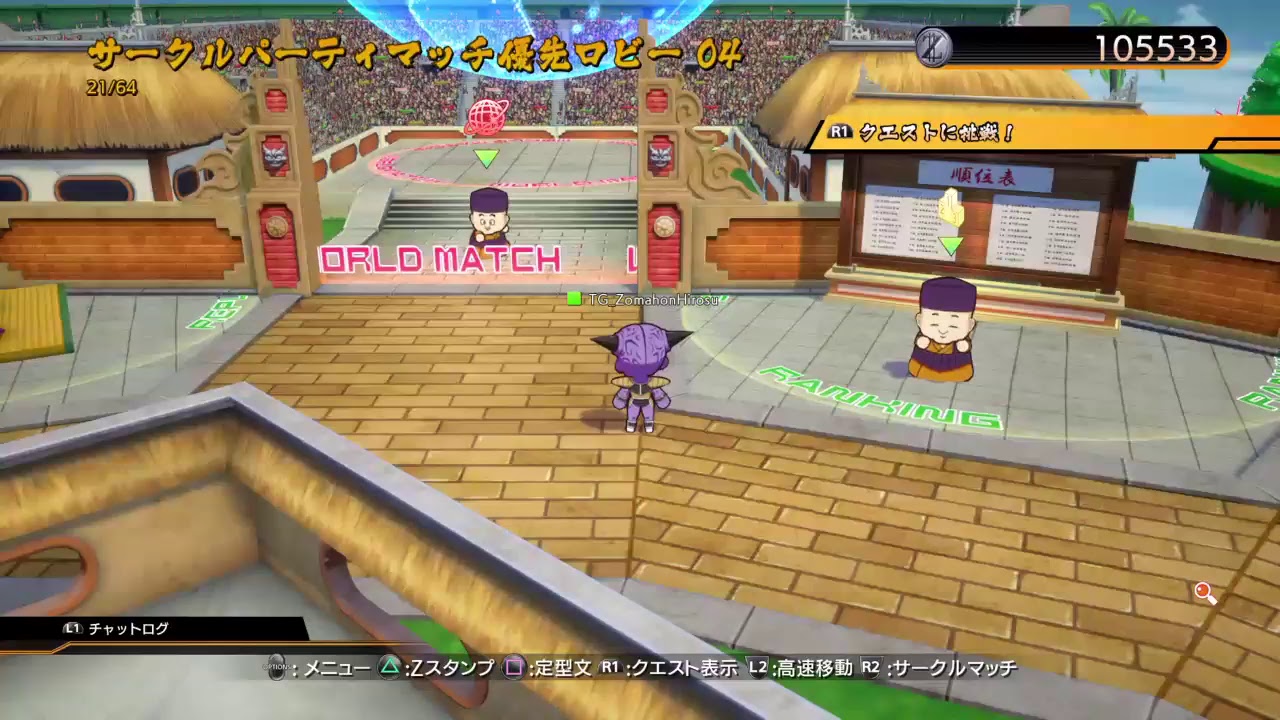The height and width of the screenshot is (720, 1280).
Task: Select the magnifying glass zoom icon
Action: 1203,594
